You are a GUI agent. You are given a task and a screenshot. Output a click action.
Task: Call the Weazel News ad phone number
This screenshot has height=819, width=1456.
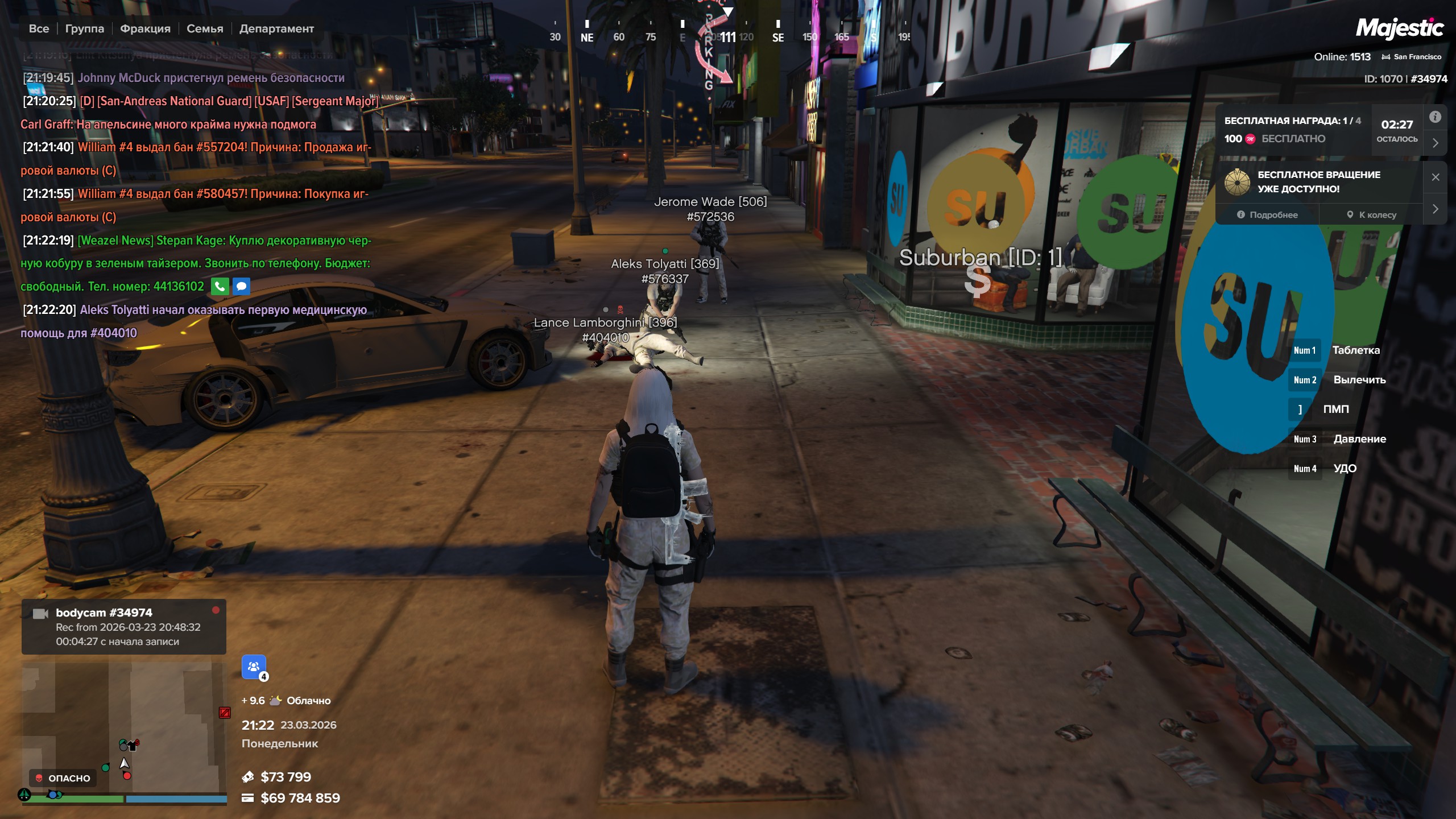pos(220,286)
